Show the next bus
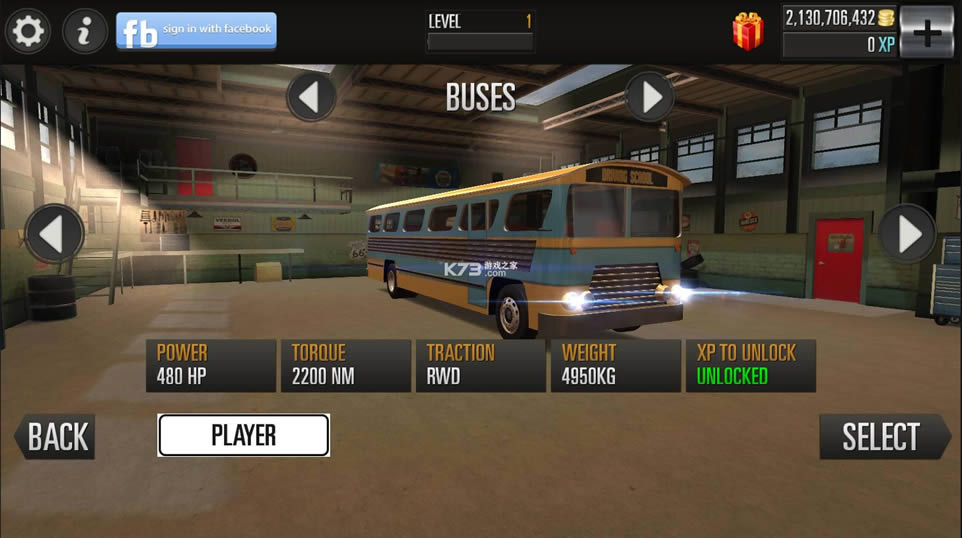The height and width of the screenshot is (538, 962). coord(908,234)
